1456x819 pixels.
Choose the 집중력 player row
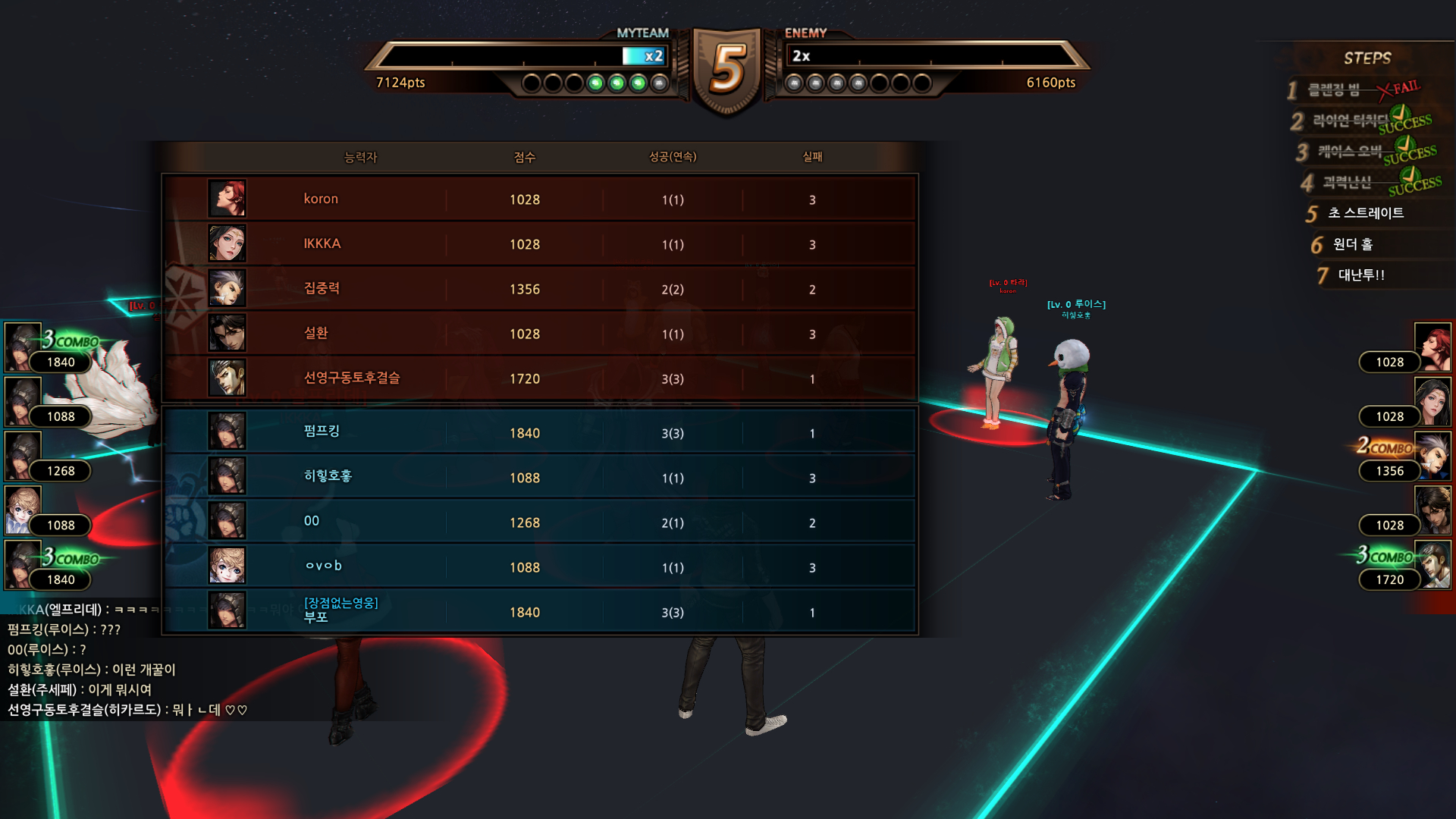coord(538,288)
